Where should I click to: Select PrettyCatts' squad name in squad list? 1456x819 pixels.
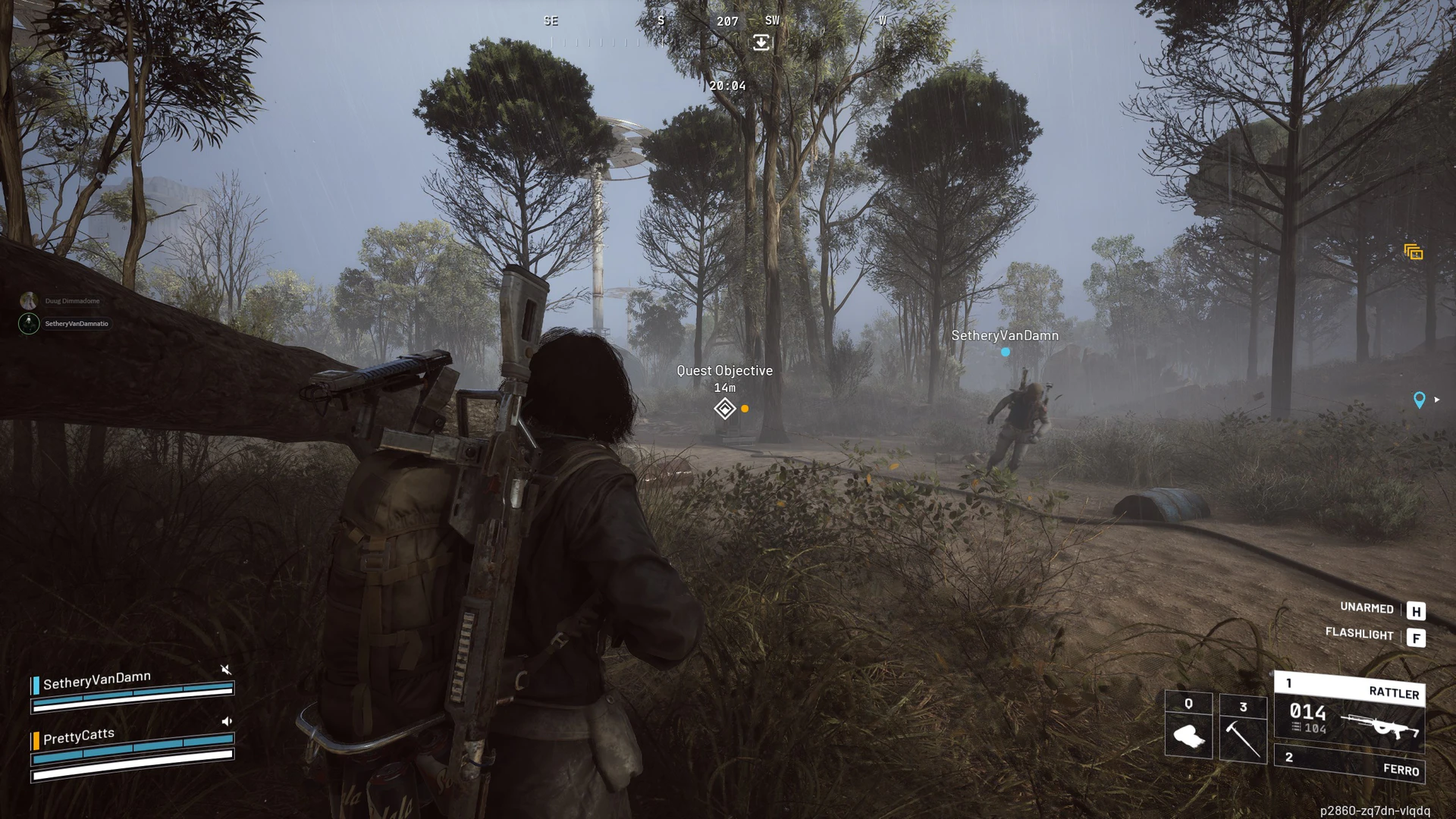pyautogui.click(x=79, y=736)
